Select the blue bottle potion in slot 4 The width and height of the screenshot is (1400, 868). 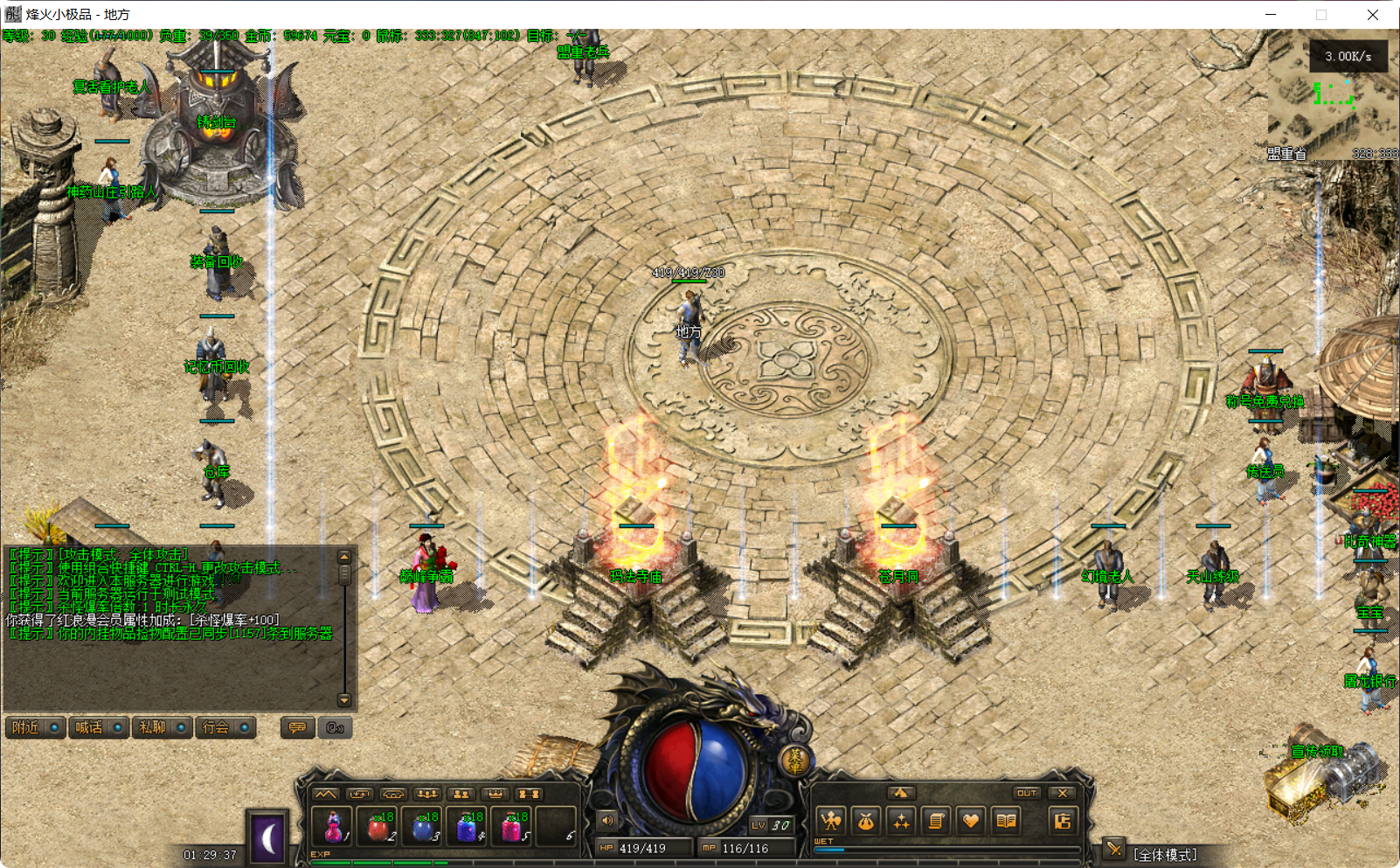[468, 824]
